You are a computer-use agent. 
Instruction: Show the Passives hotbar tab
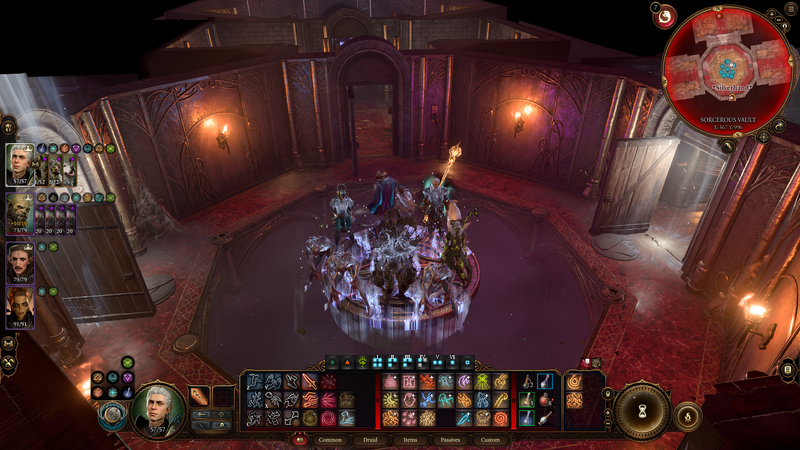[x=450, y=440]
